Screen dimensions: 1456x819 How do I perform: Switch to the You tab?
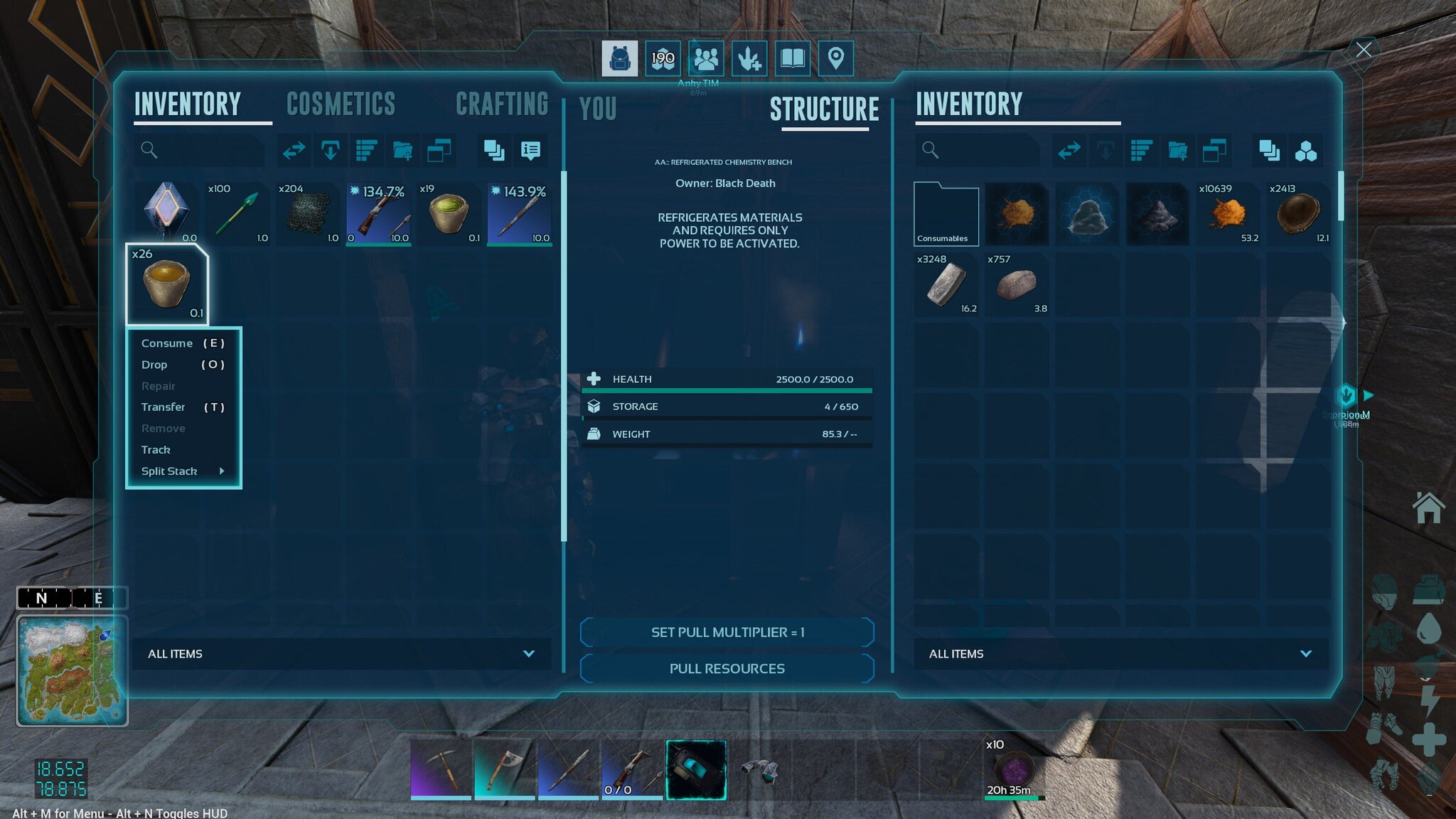pyautogui.click(x=597, y=109)
